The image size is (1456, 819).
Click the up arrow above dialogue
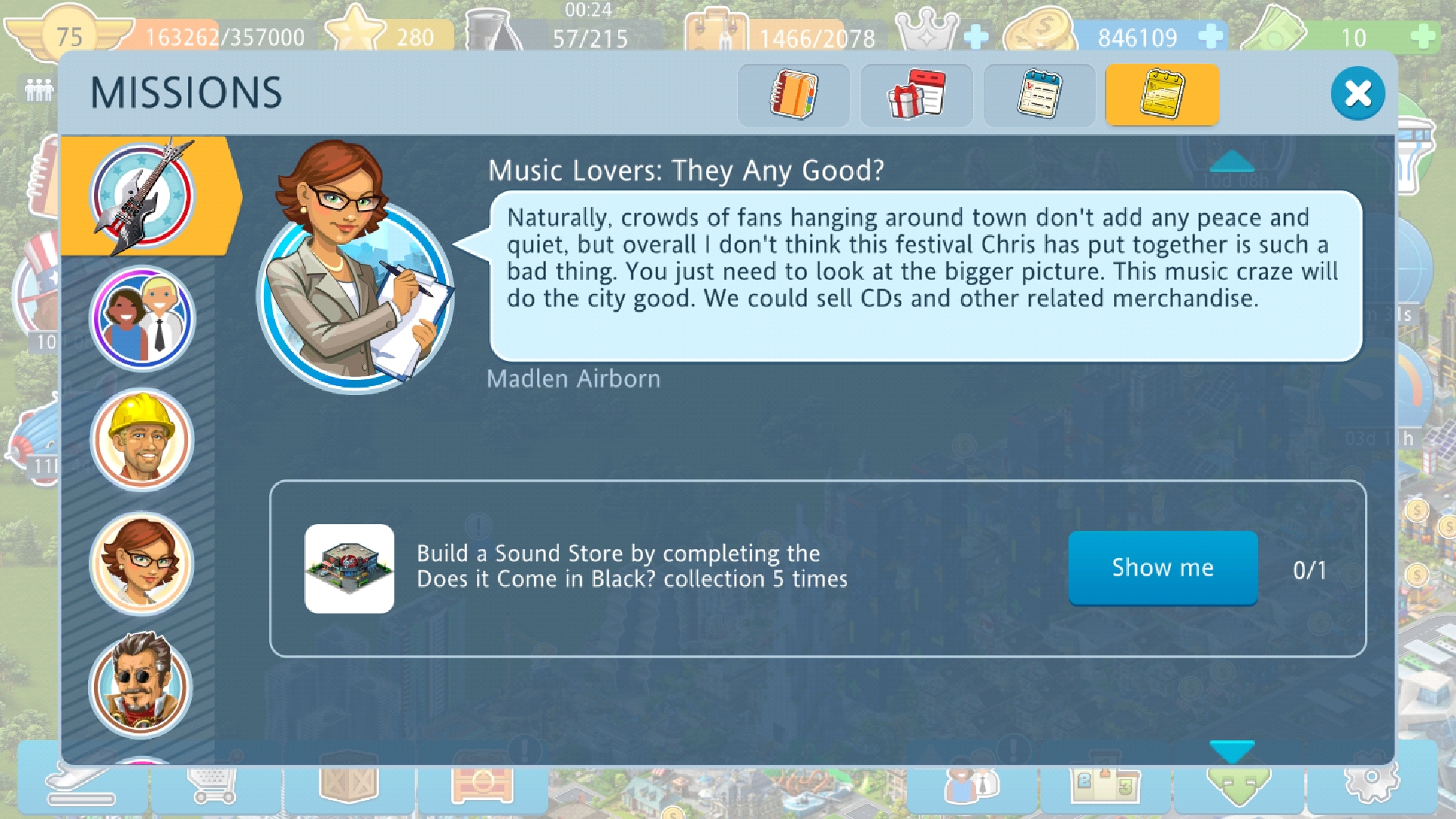click(1232, 161)
